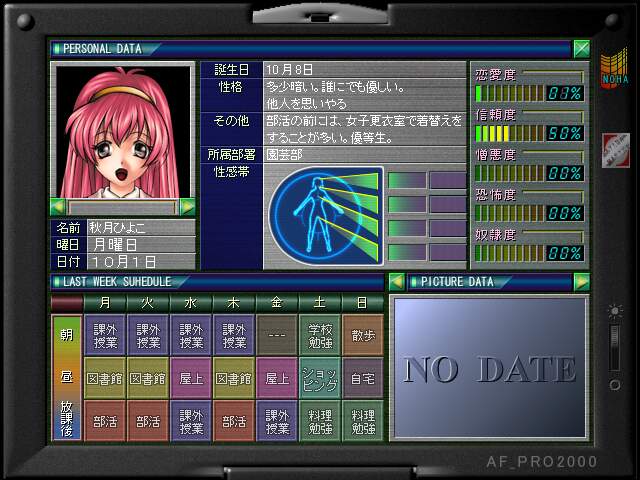Screen dimensions: 640x480
Task: Select the 学校勉強 schedule tile
Action: pos(319,335)
